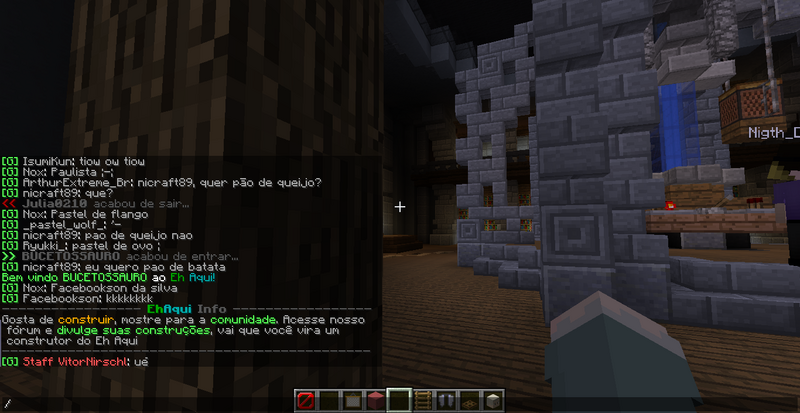Choose the red block hotbar slot
The height and width of the screenshot is (413, 800).
(x=376, y=401)
